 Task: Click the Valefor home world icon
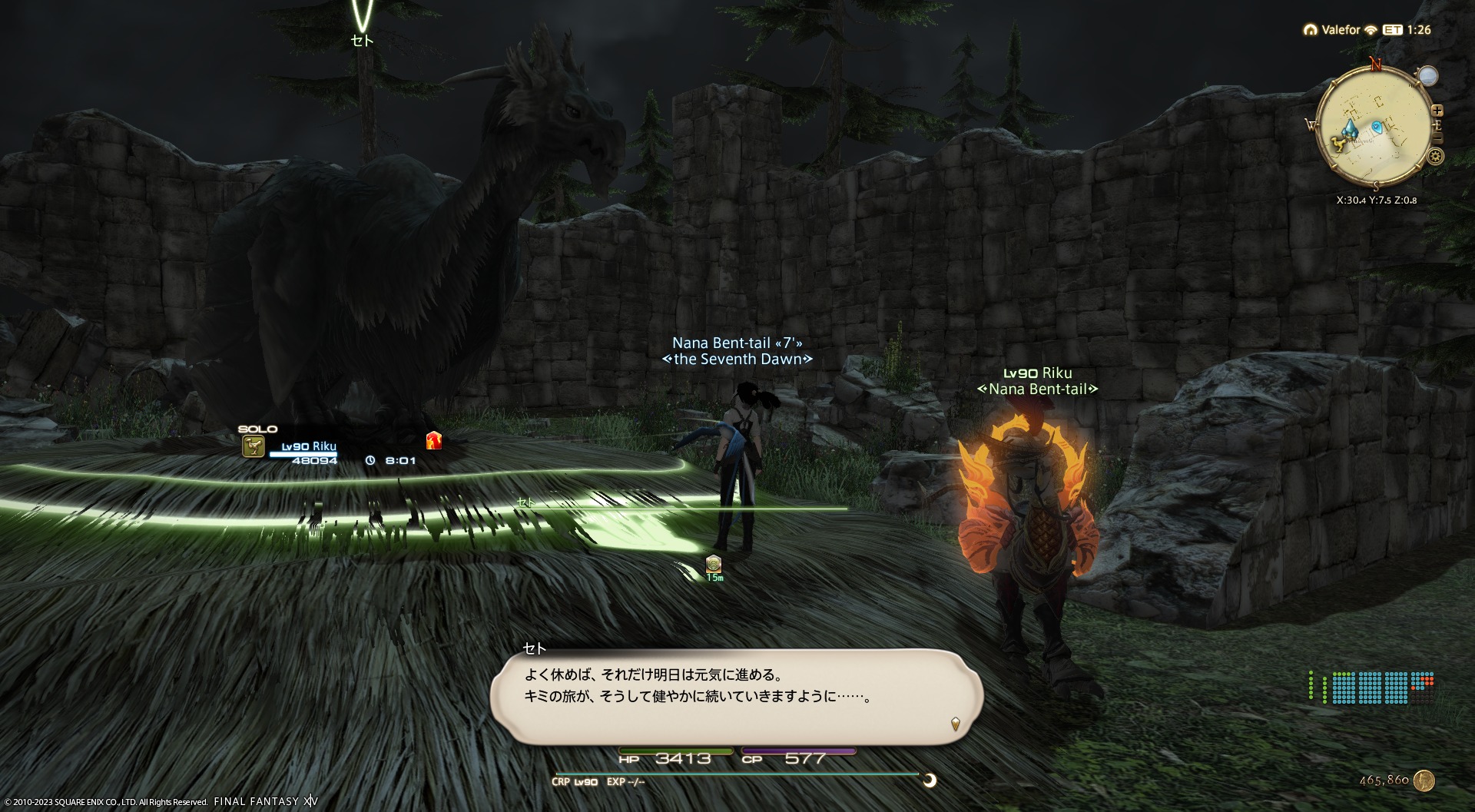(1310, 30)
